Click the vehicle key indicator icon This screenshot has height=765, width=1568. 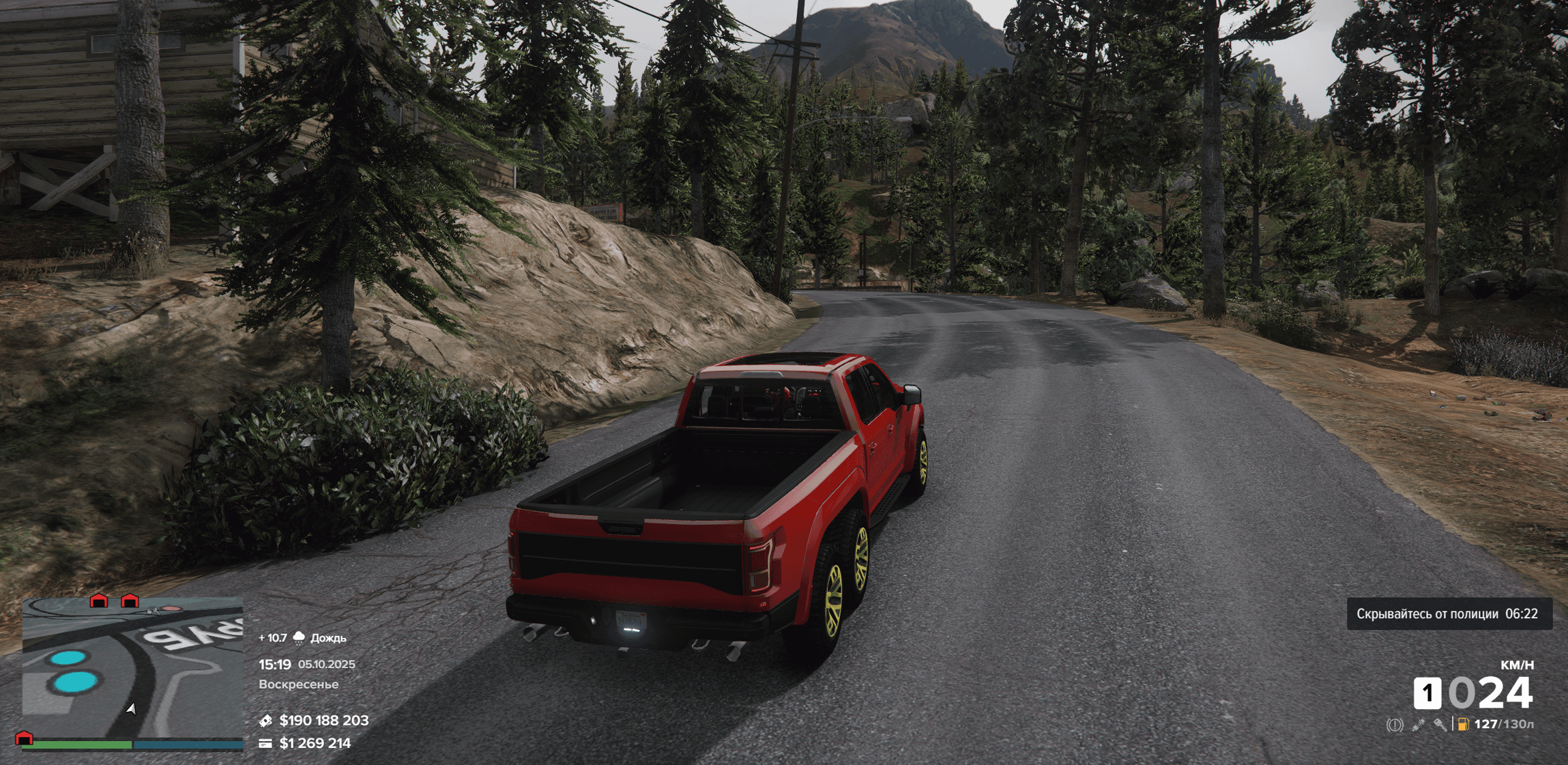pos(1440,725)
